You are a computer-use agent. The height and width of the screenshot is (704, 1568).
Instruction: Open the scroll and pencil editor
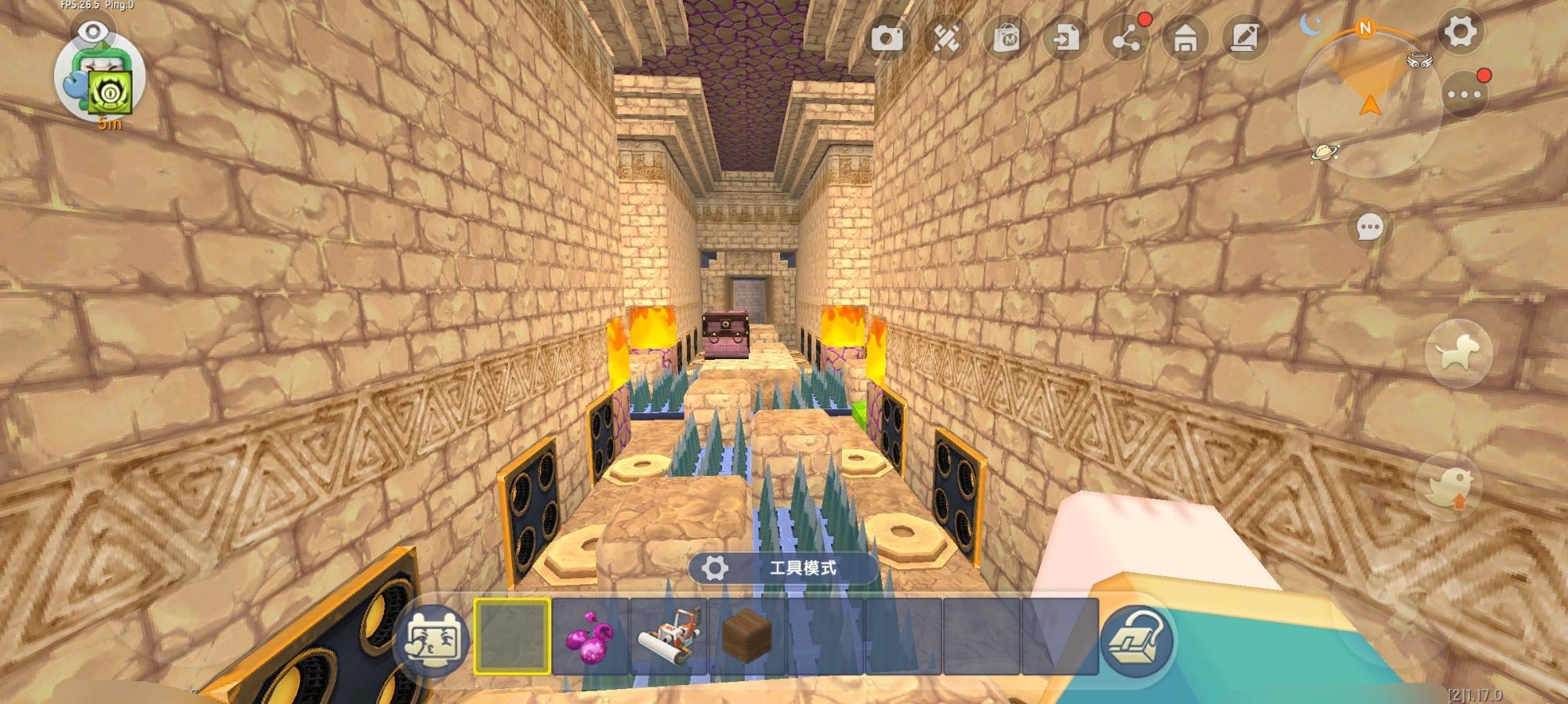(1245, 38)
